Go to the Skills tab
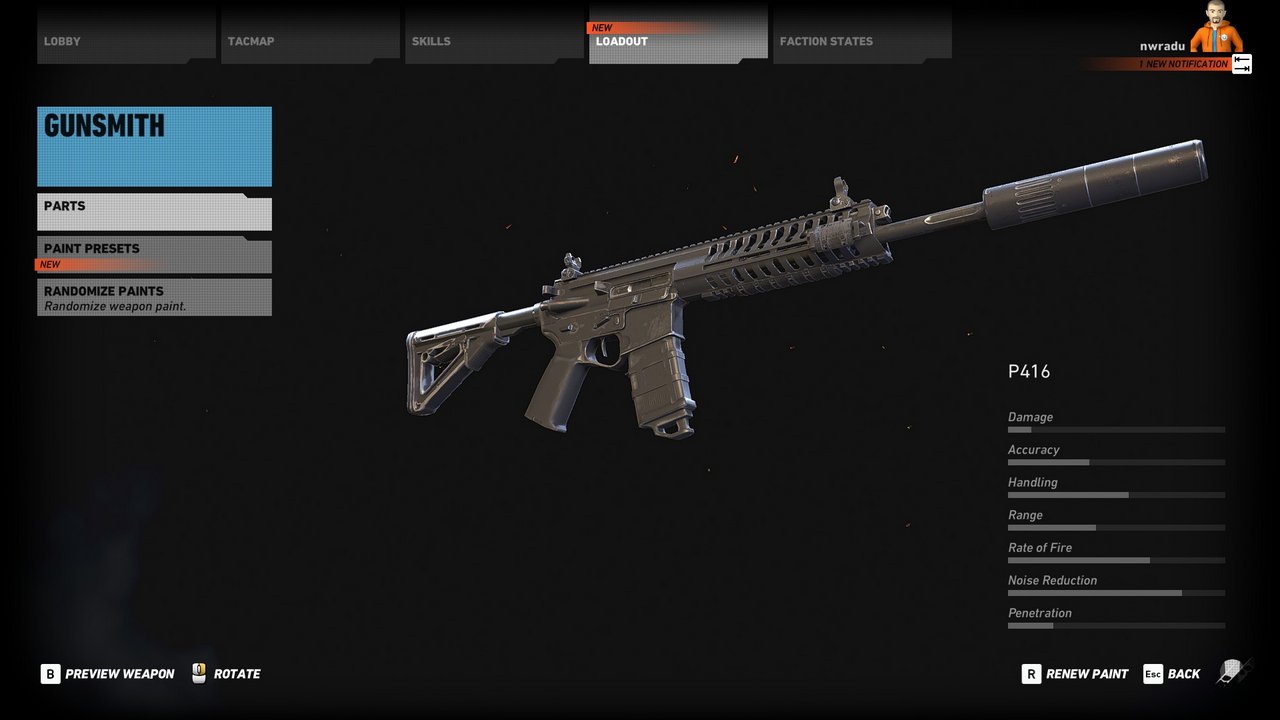Image resolution: width=1280 pixels, height=720 pixels. click(x=494, y=40)
